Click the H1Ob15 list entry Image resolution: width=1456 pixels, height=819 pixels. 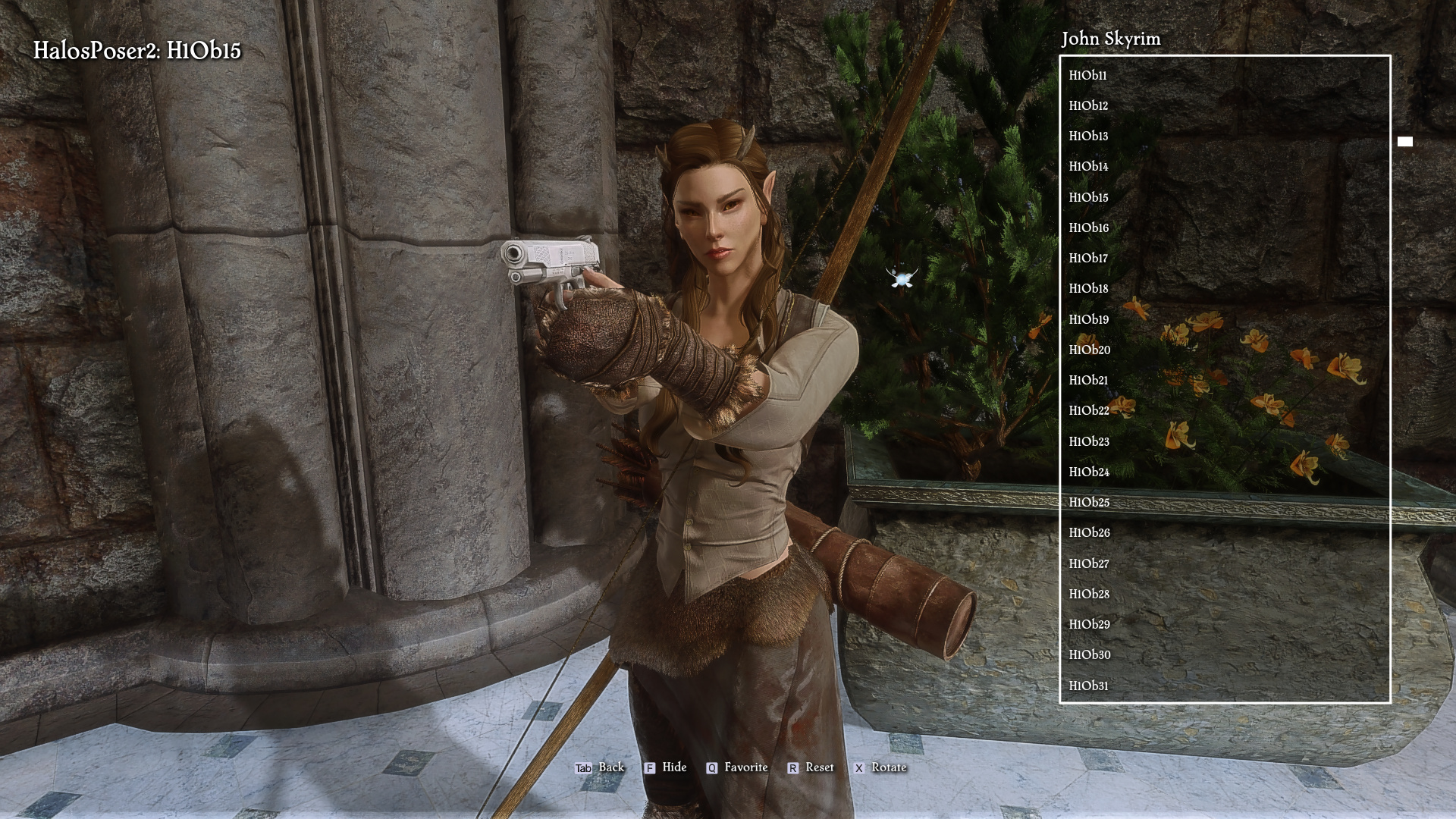(1088, 197)
